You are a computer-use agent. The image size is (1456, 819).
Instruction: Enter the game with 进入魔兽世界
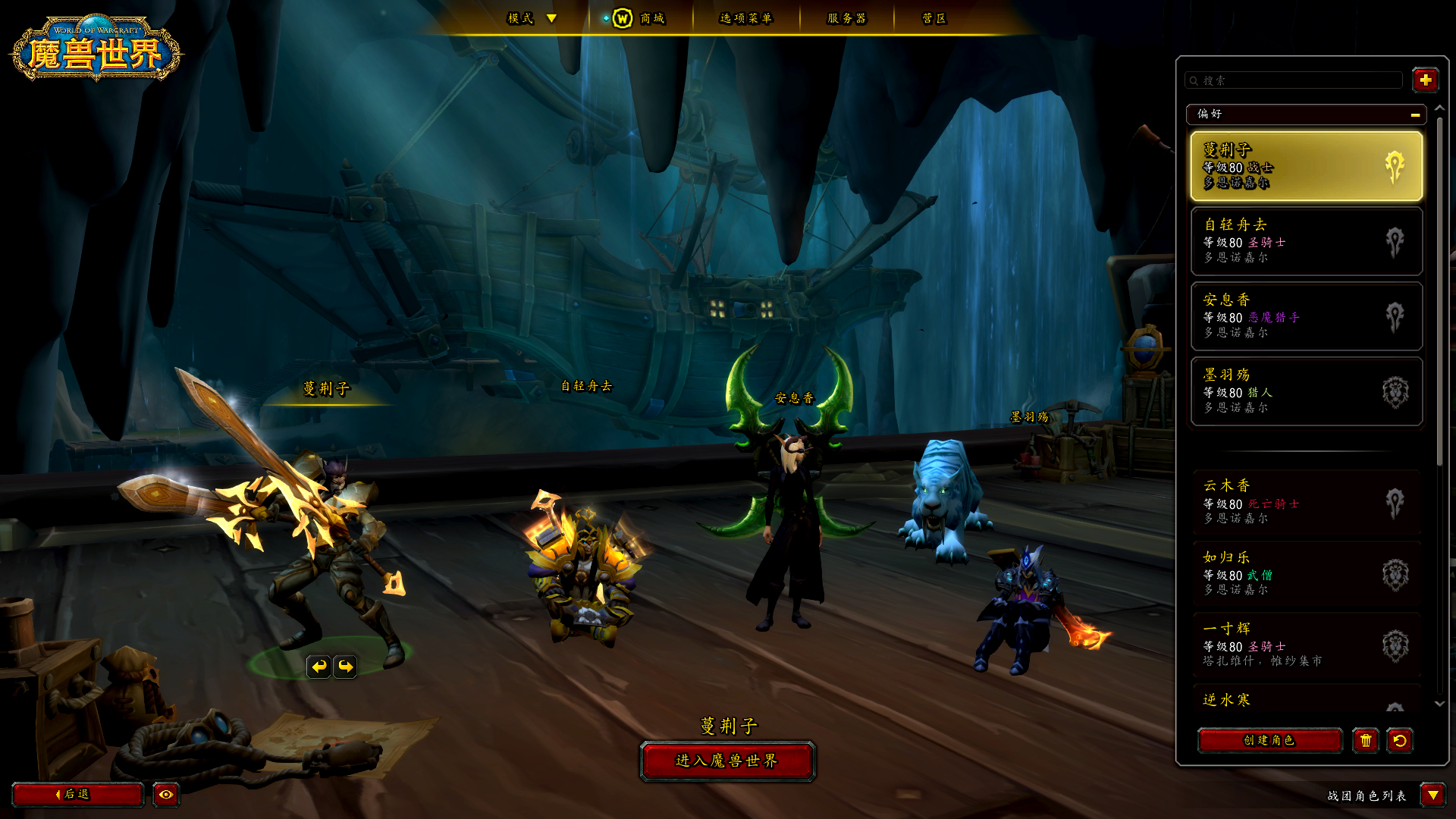click(x=726, y=761)
